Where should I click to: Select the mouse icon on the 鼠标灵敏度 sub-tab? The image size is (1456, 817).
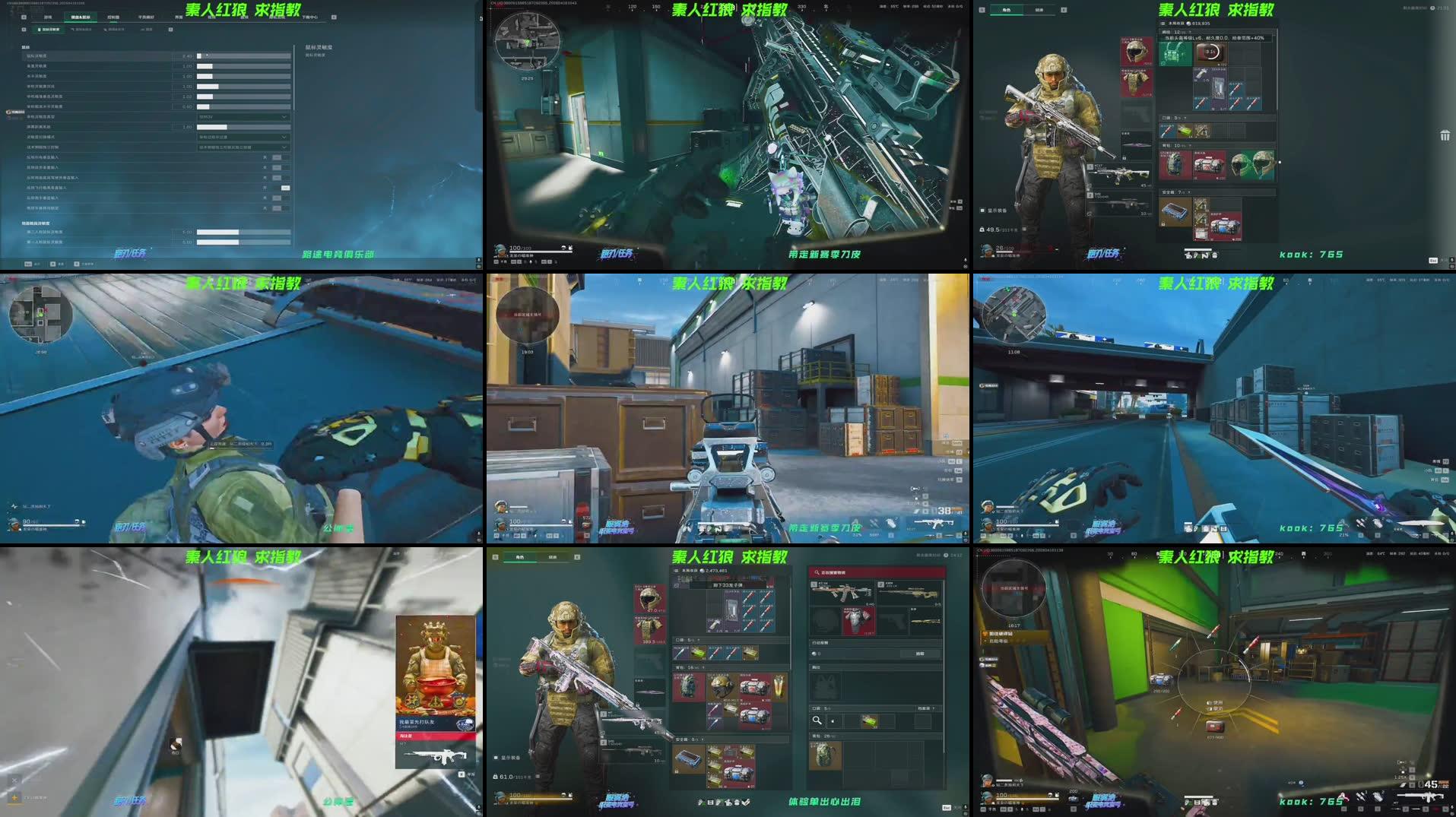point(39,30)
